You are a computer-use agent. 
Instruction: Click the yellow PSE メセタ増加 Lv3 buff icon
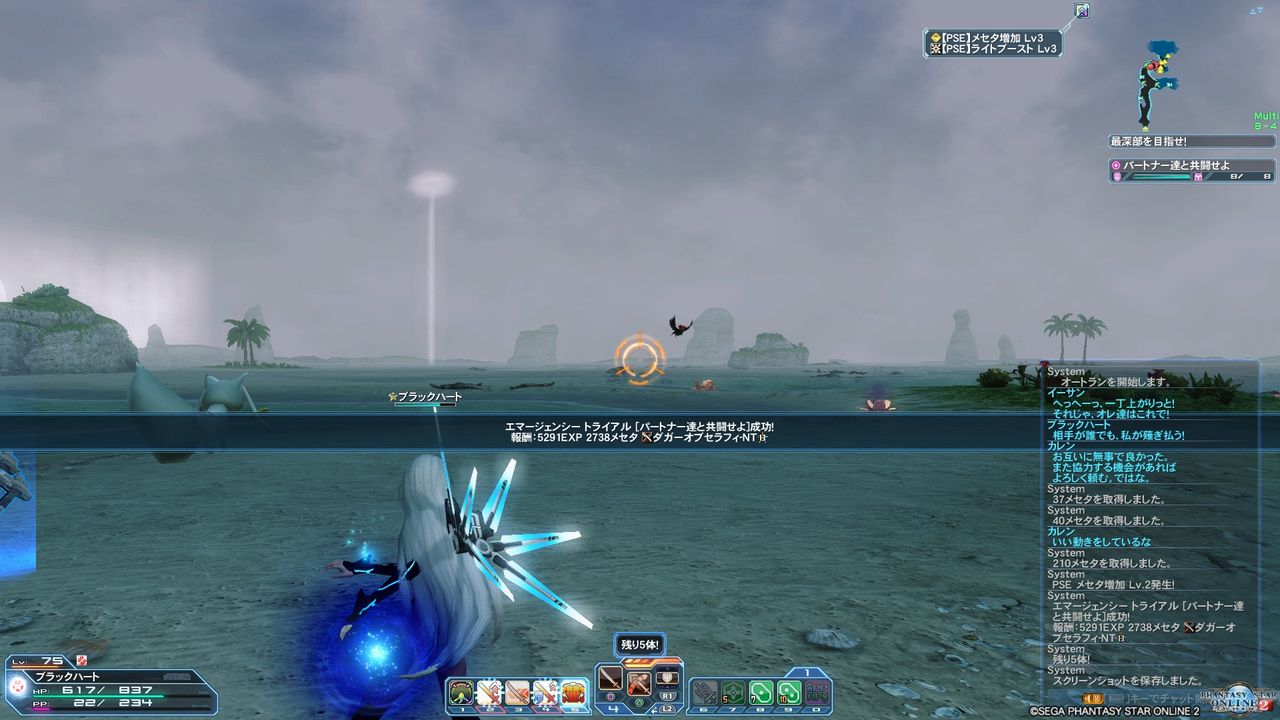[x=938, y=38]
